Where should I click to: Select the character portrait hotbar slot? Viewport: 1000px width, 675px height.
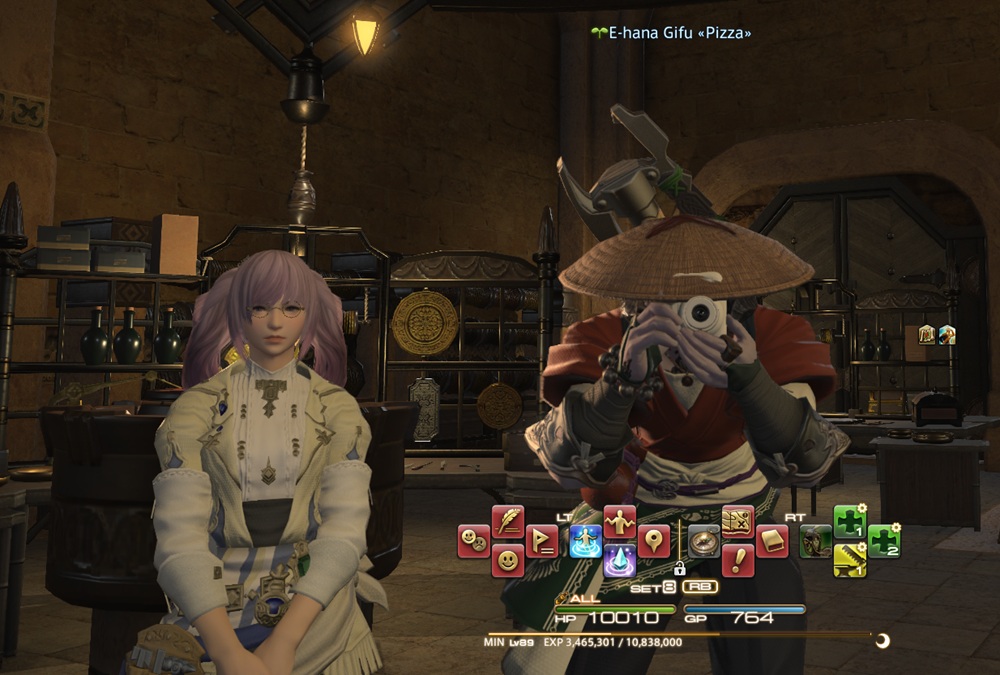[815, 541]
